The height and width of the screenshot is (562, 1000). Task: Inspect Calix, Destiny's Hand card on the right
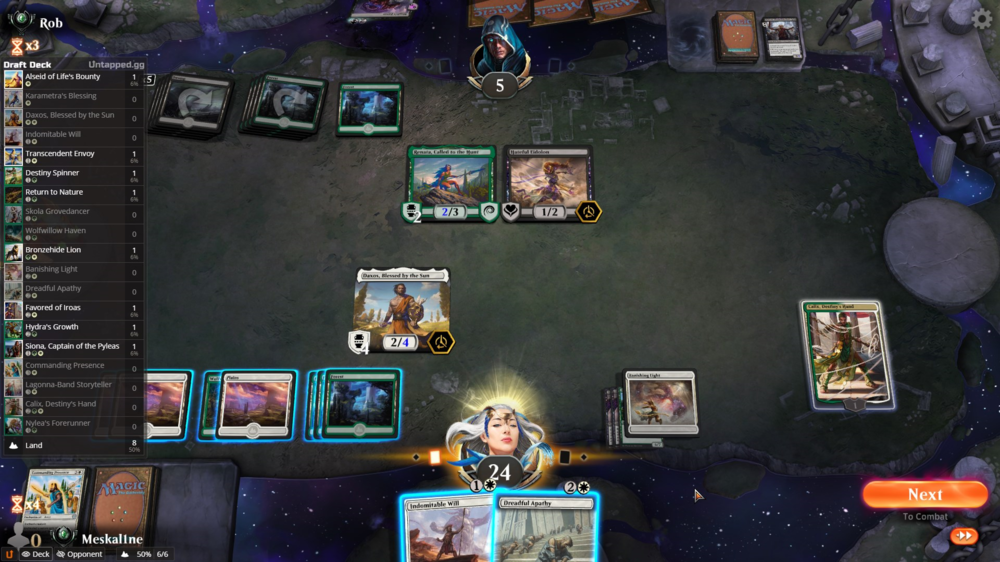point(847,354)
